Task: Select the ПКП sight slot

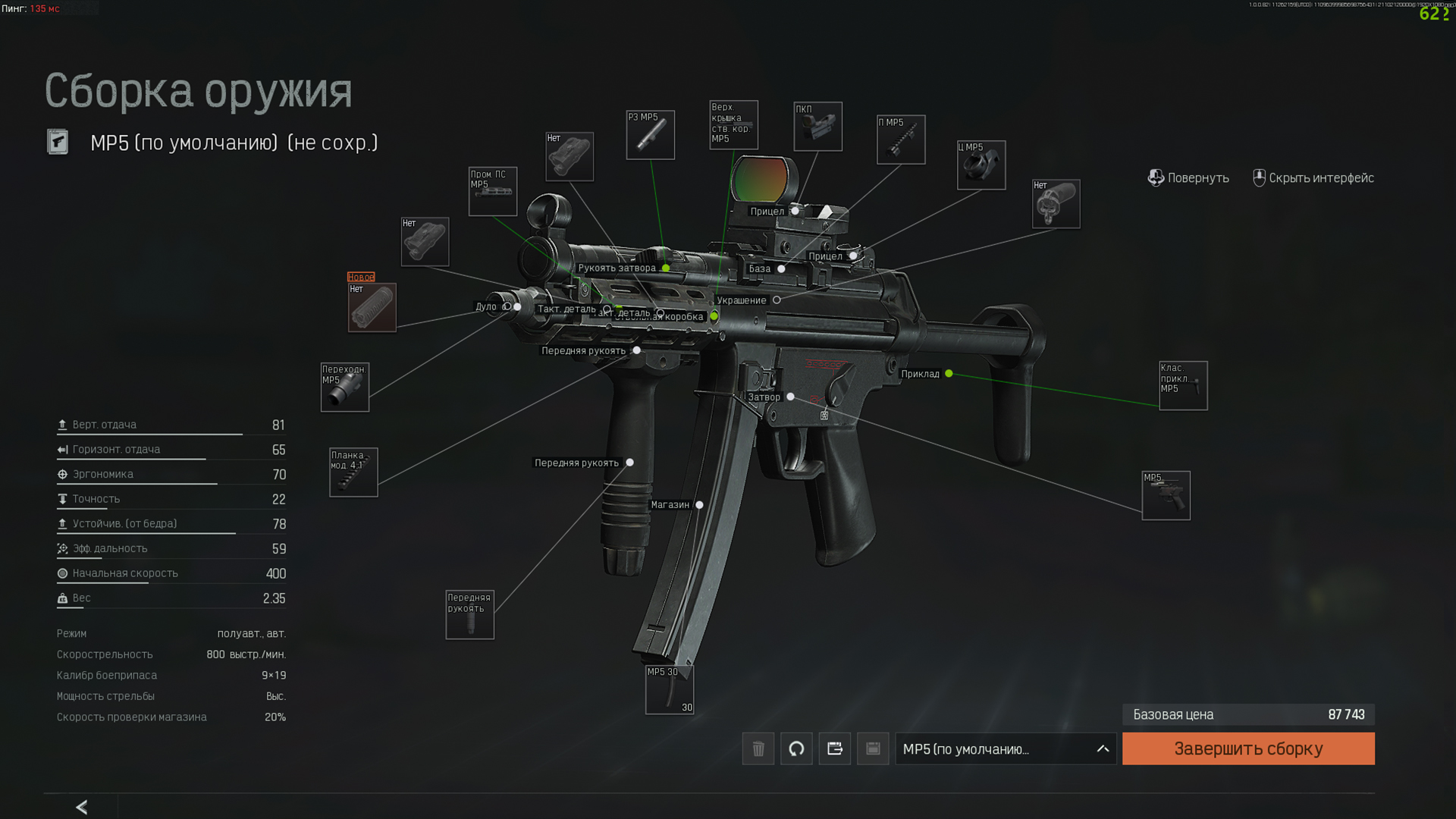Action: tap(817, 127)
